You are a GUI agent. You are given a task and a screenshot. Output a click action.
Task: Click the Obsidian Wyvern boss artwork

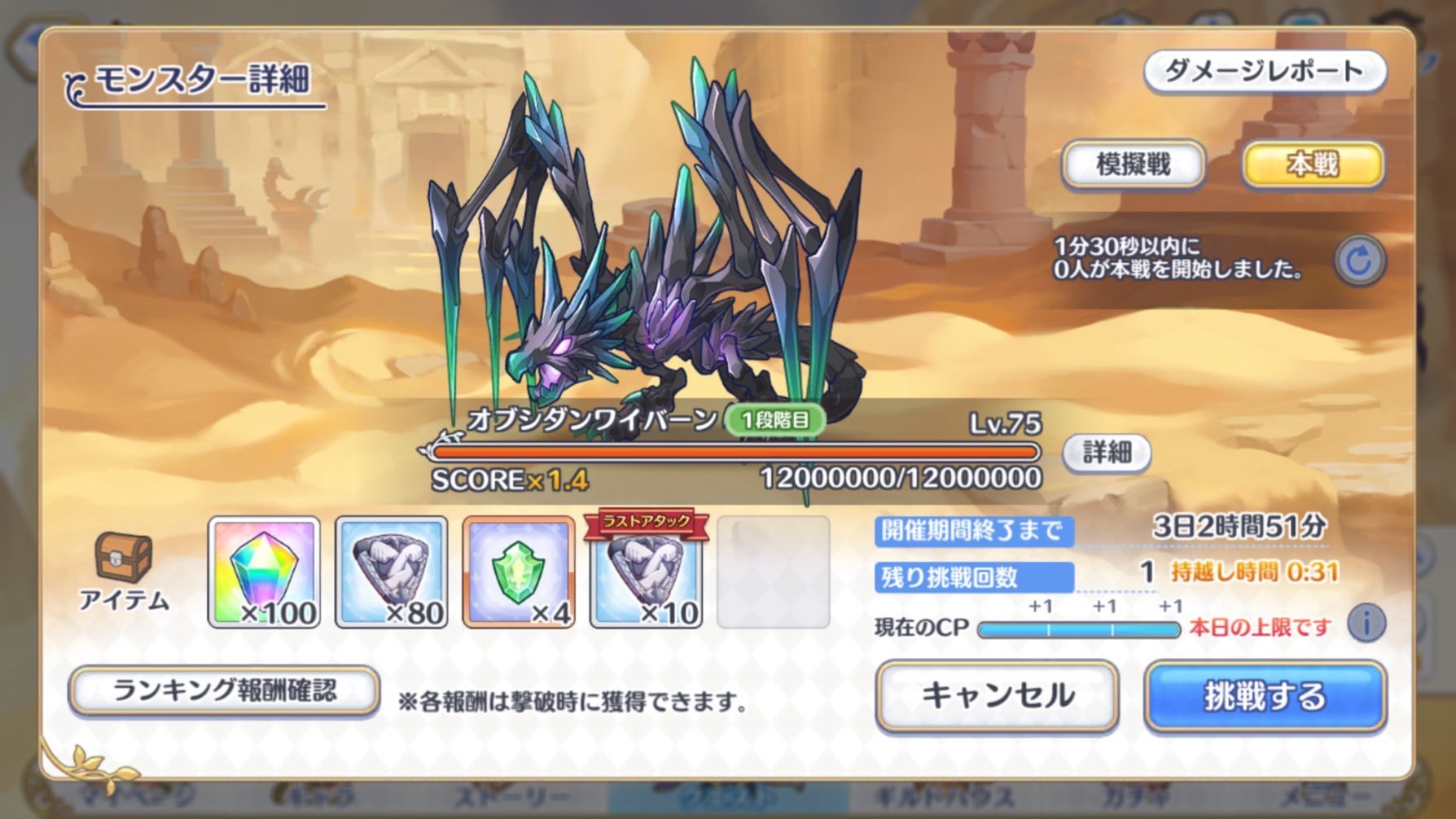(651, 244)
